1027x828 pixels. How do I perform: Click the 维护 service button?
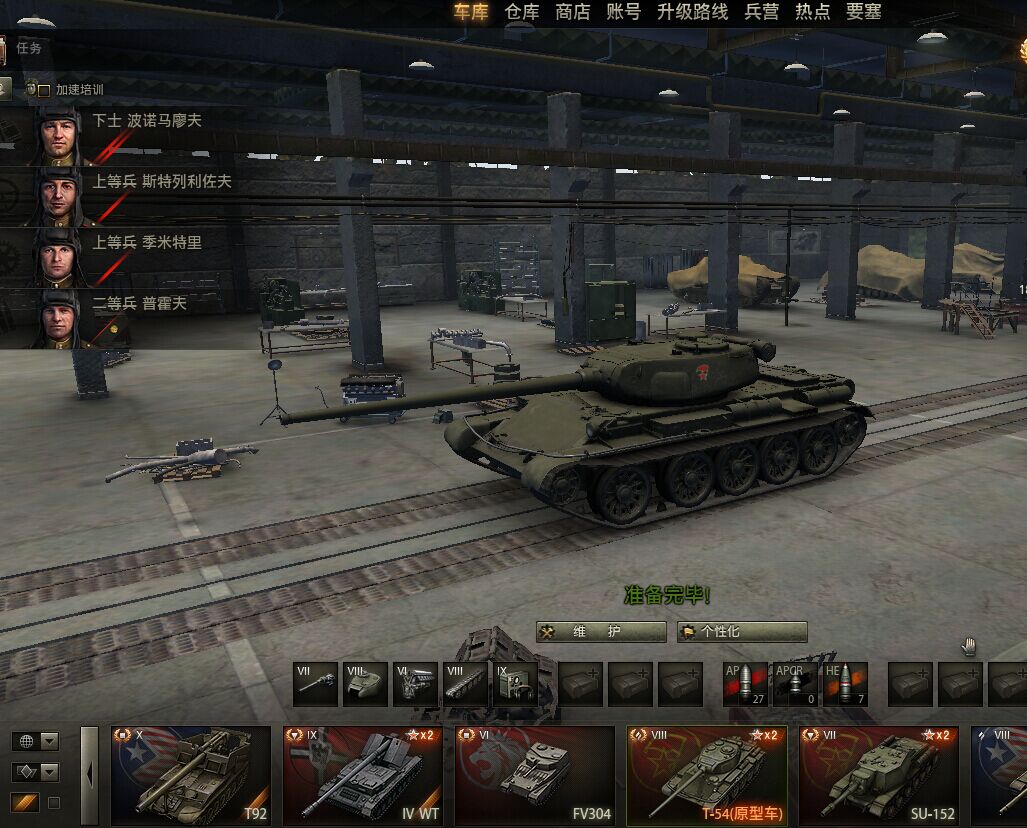(601, 632)
